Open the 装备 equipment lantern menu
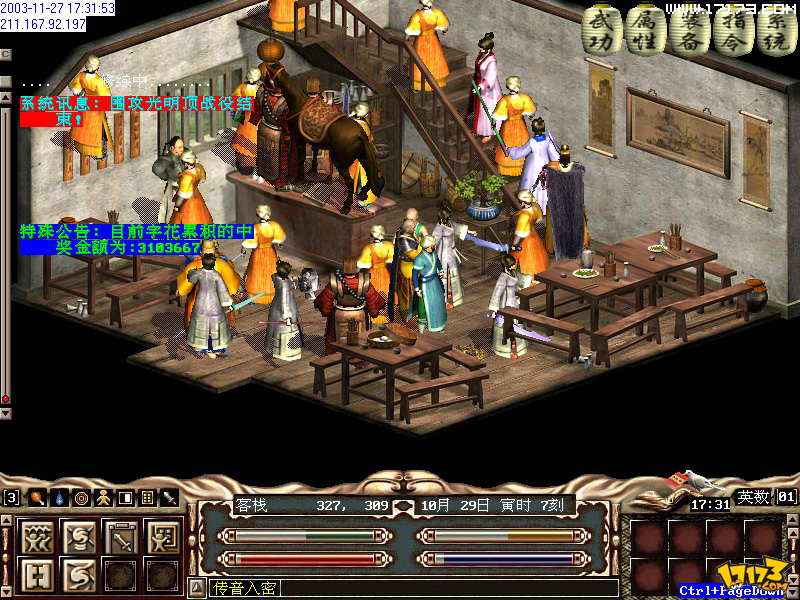Image resolution: width=800 pixels, height=600 pixels. pyautogui.click(x=688, y=30)
